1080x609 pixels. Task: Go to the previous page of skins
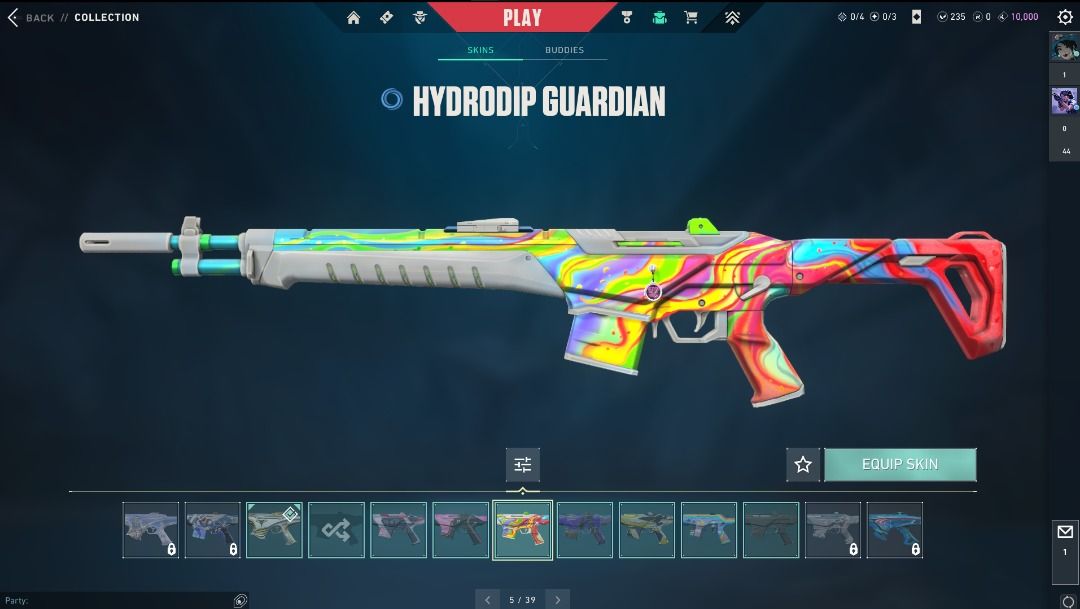pyautogui.click(x=488, y=599)
